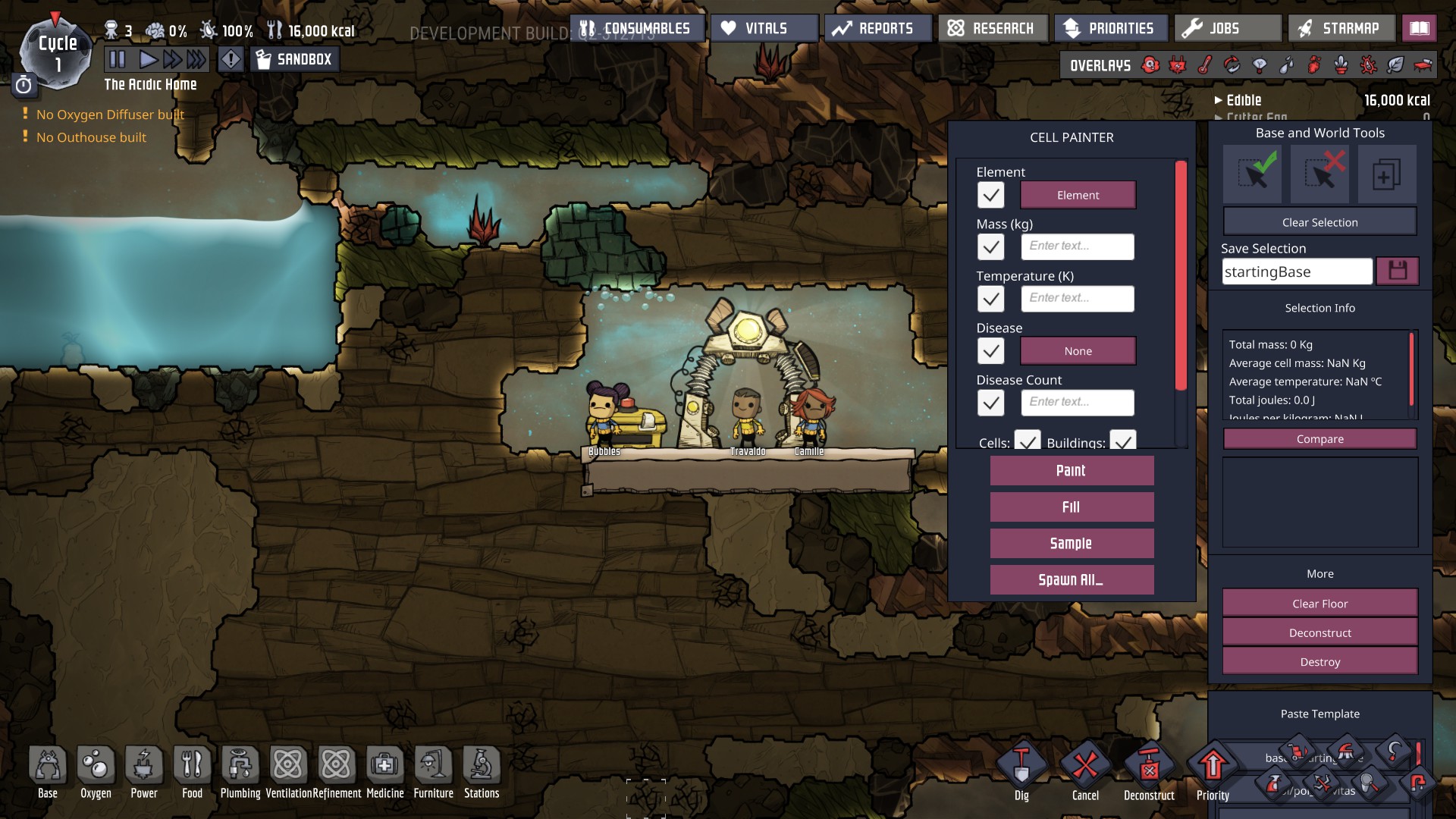
Task: Toggle the Temperature checkbox
Action: 990,299
